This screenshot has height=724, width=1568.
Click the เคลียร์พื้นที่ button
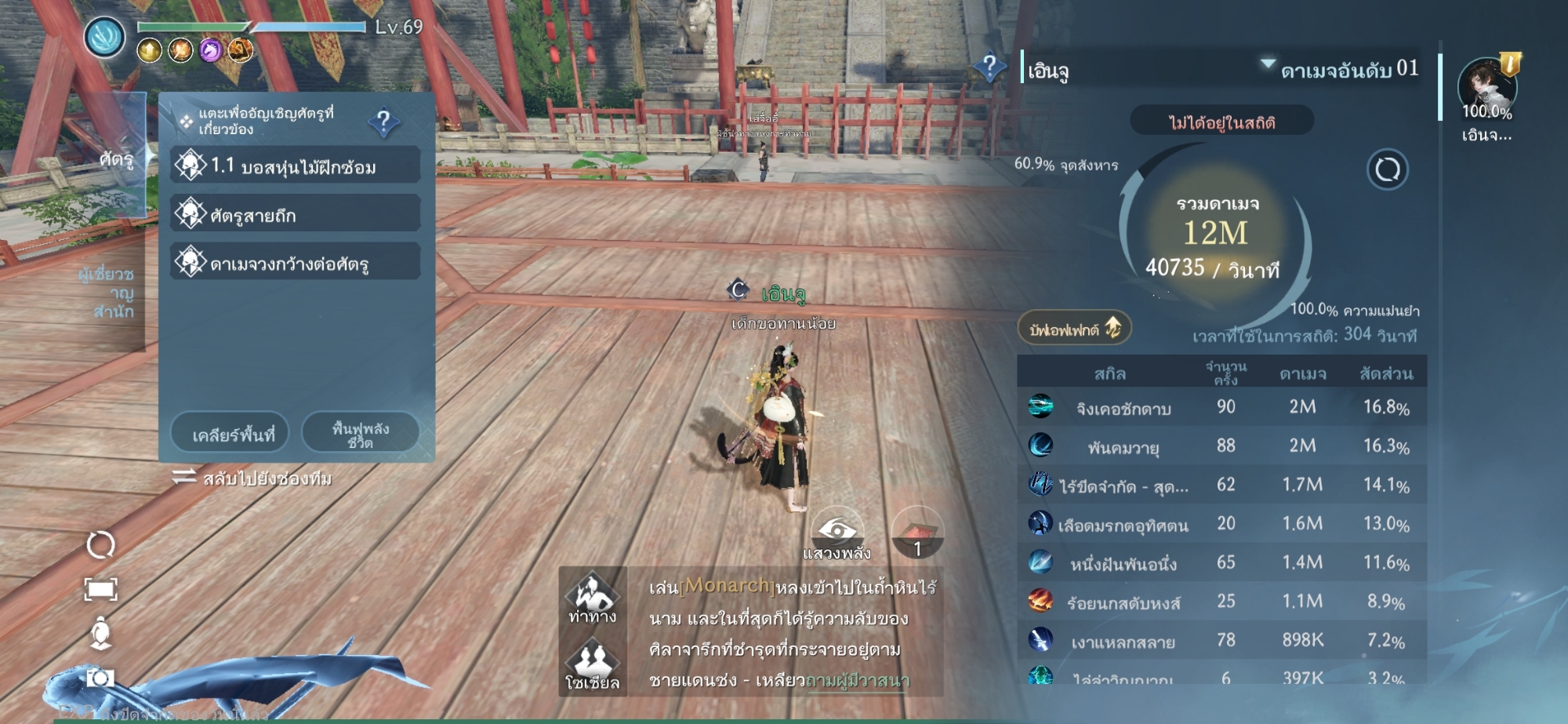click(230, 433)
